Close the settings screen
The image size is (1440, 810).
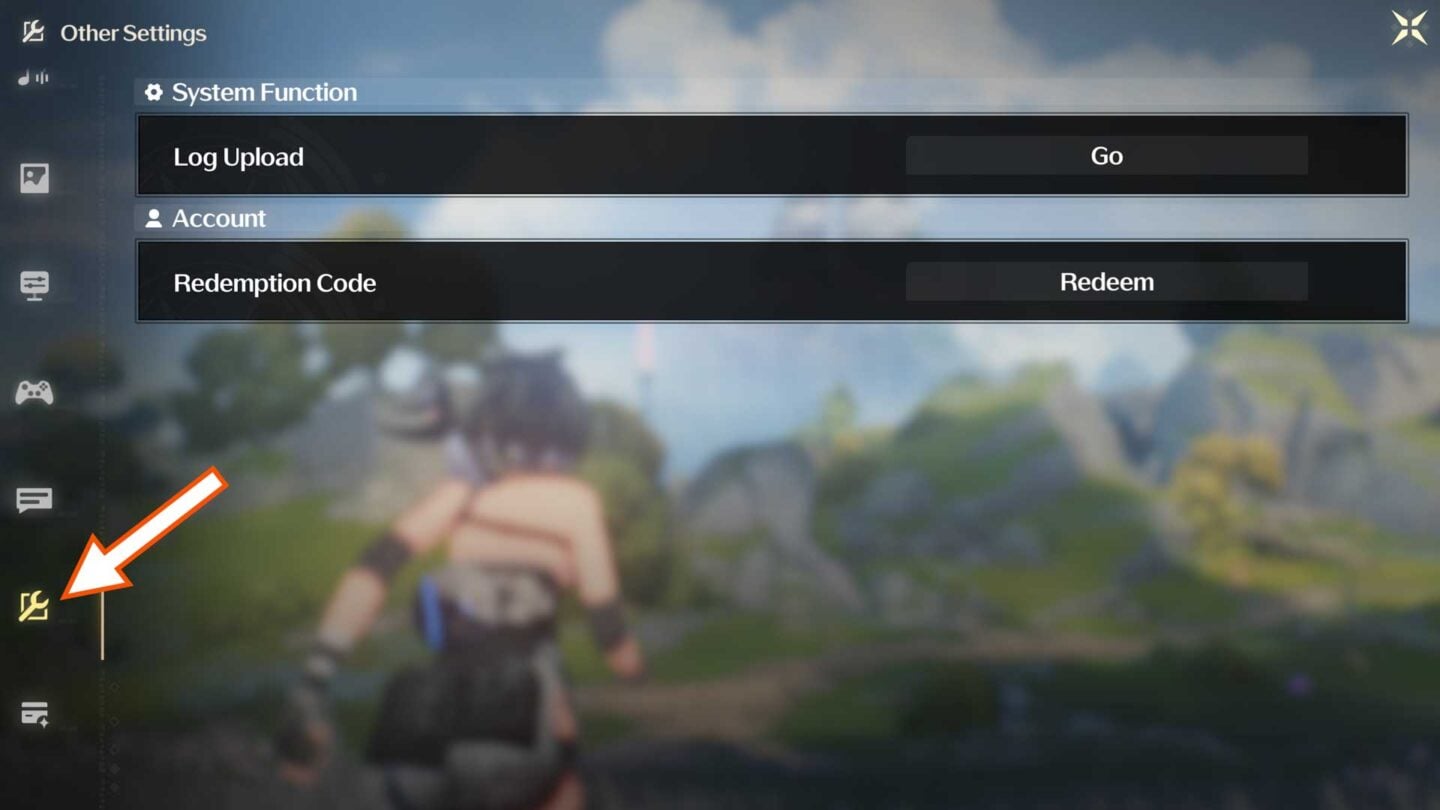coord(1409,29)
